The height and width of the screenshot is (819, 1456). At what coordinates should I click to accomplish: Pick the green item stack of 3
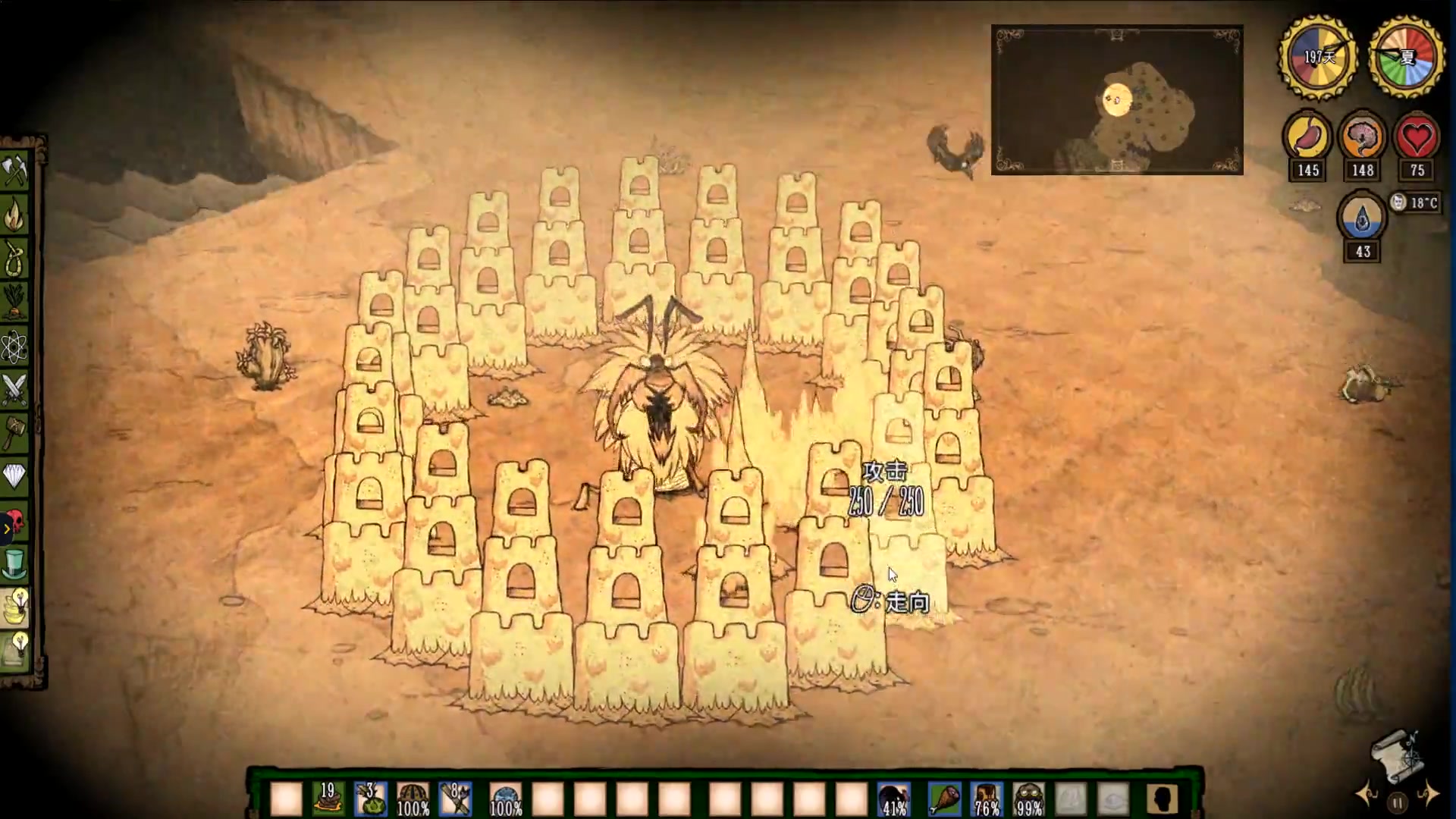point(371,799)
